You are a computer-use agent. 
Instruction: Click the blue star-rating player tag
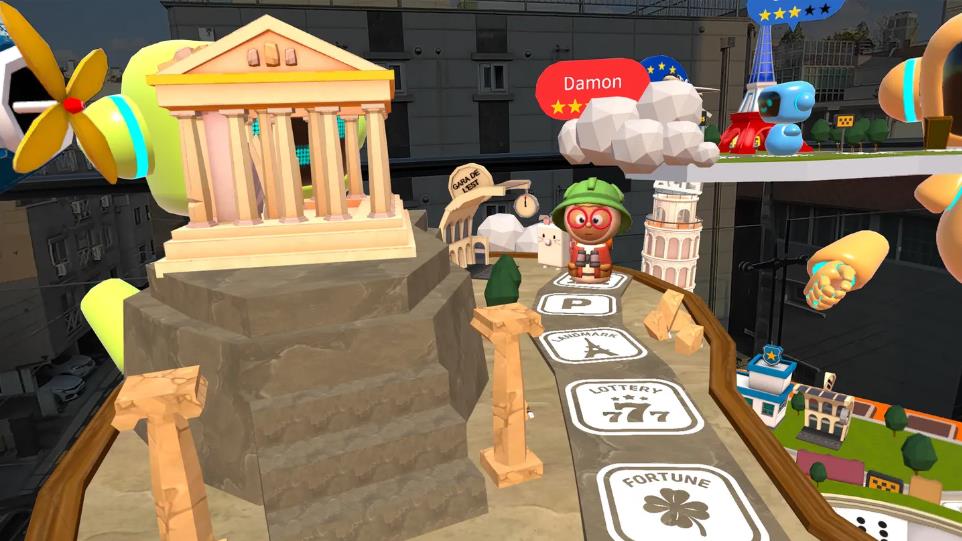[793, 10]
